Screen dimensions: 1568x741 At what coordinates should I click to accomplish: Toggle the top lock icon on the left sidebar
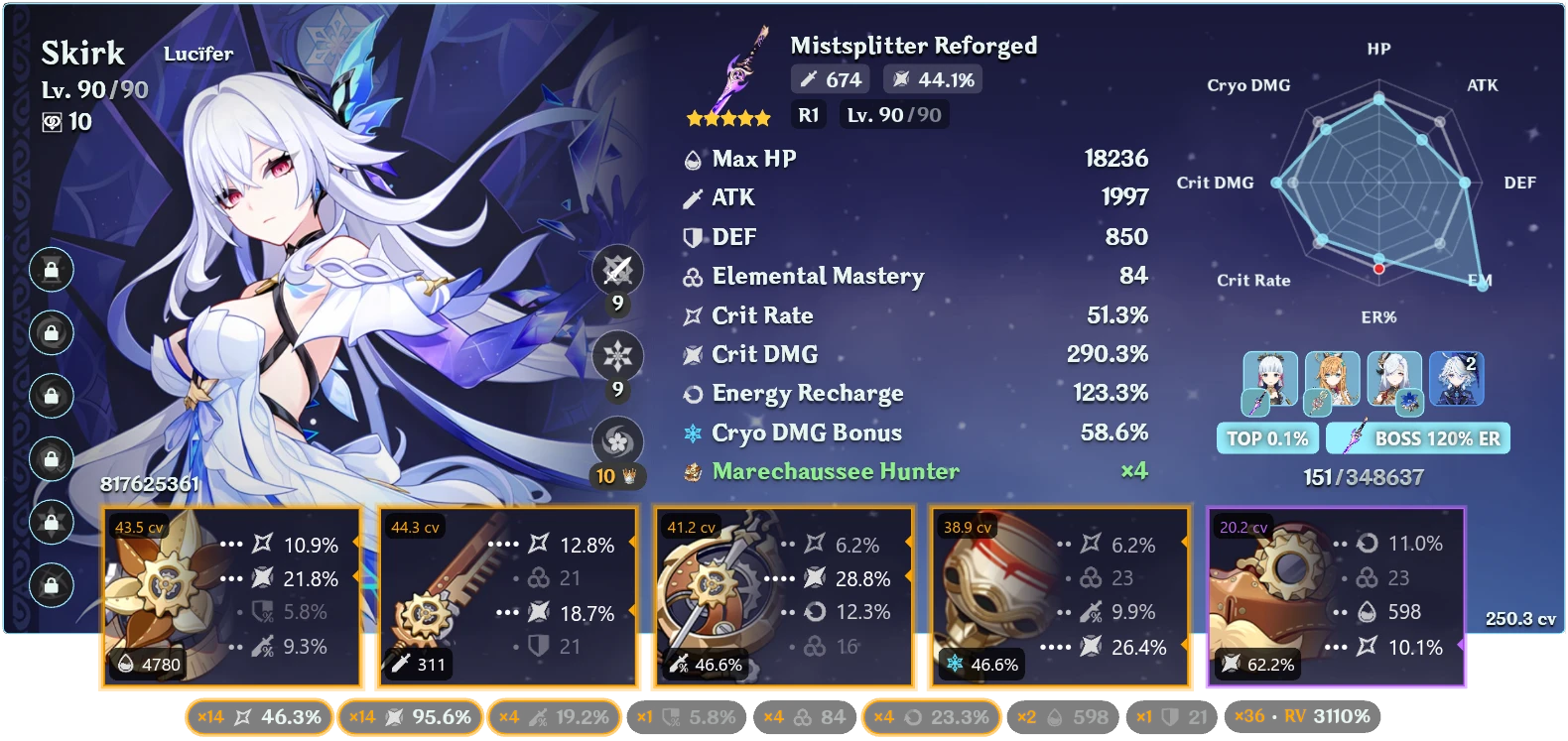point(50,271)
